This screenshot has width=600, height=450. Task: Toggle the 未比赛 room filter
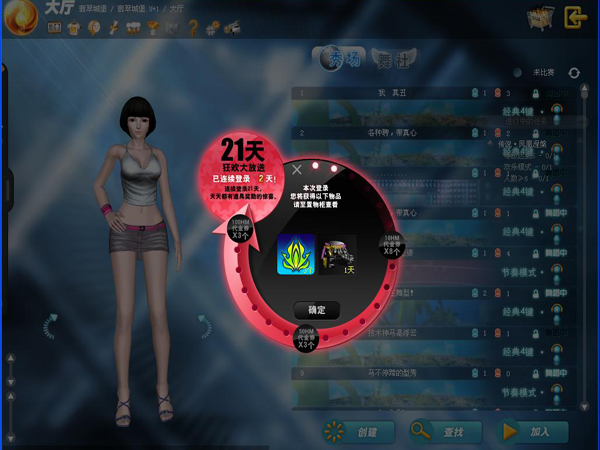518,73
